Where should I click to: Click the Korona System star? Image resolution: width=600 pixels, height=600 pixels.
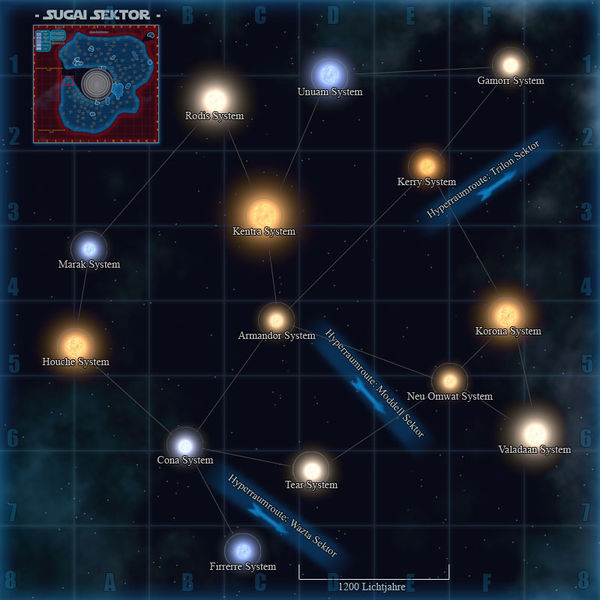point(507,311)
